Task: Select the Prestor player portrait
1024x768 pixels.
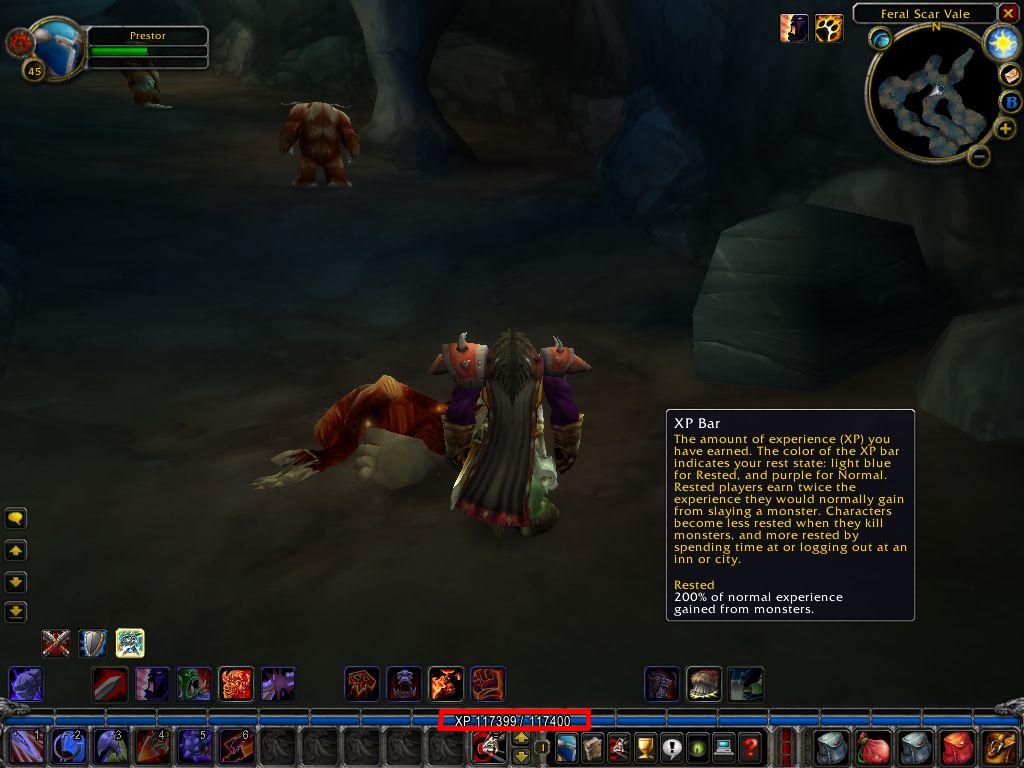Action: click(58, 45)
